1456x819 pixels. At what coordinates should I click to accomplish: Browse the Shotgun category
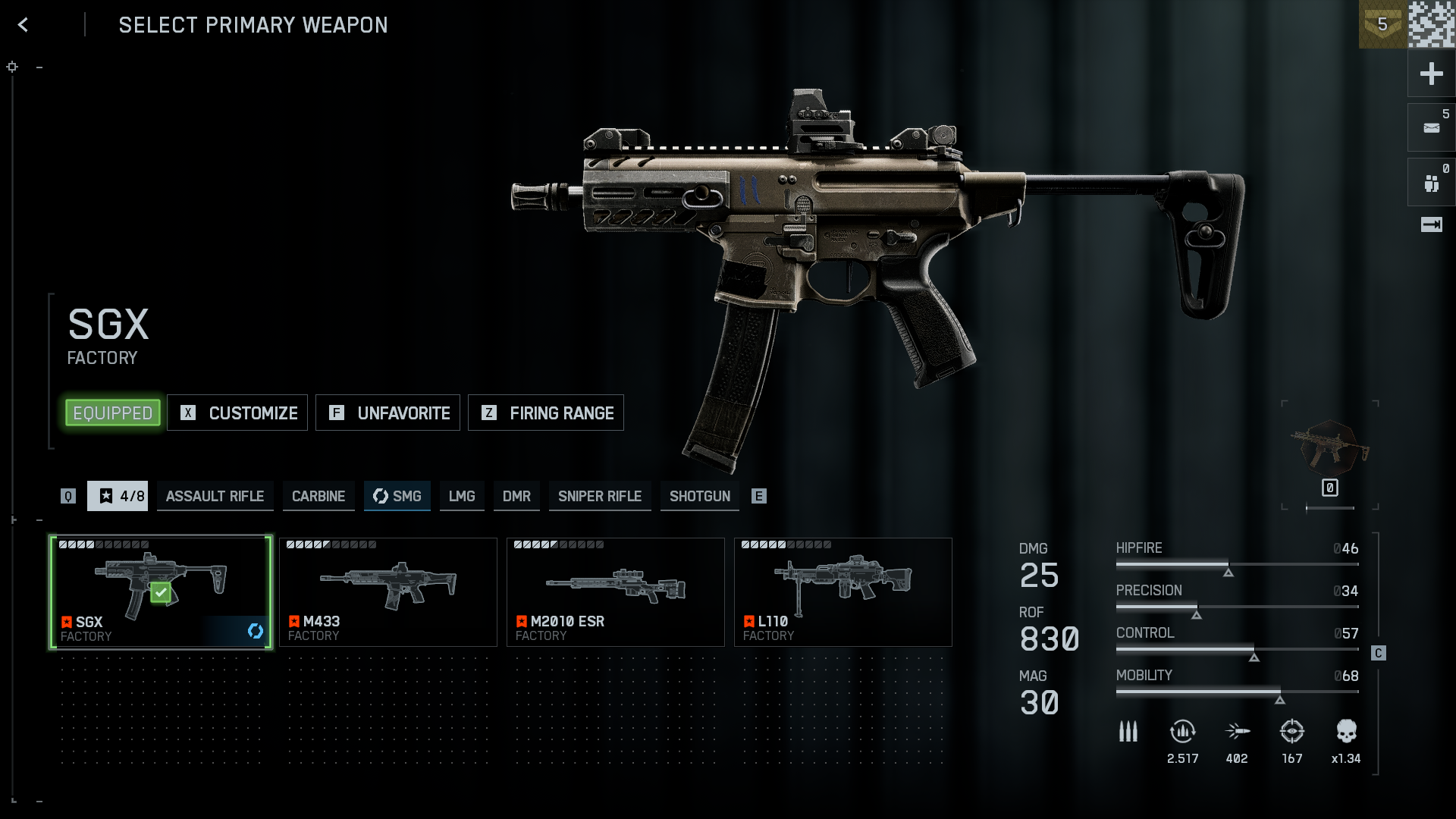700,496
